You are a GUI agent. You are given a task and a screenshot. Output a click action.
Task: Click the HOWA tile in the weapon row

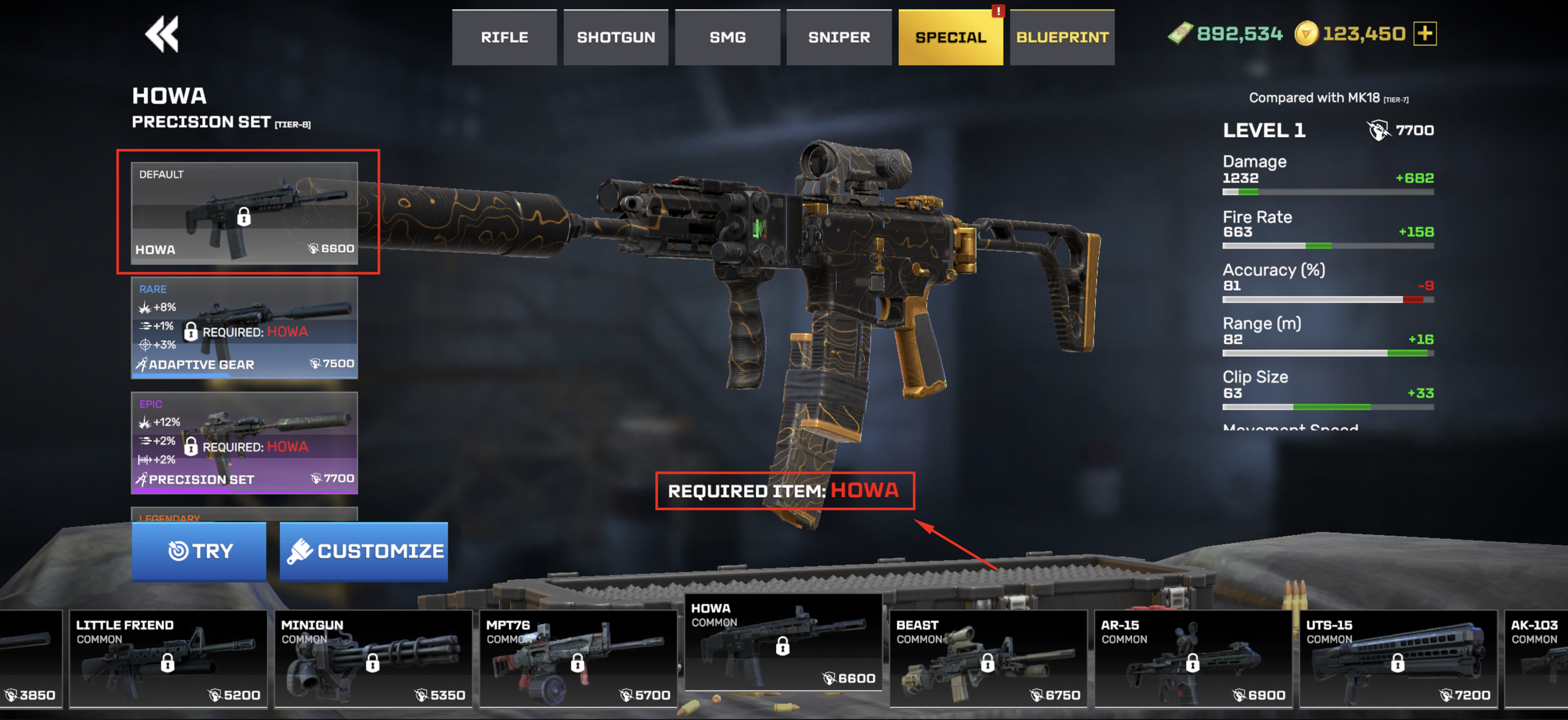pyautogui.click(x=784, y=643)
